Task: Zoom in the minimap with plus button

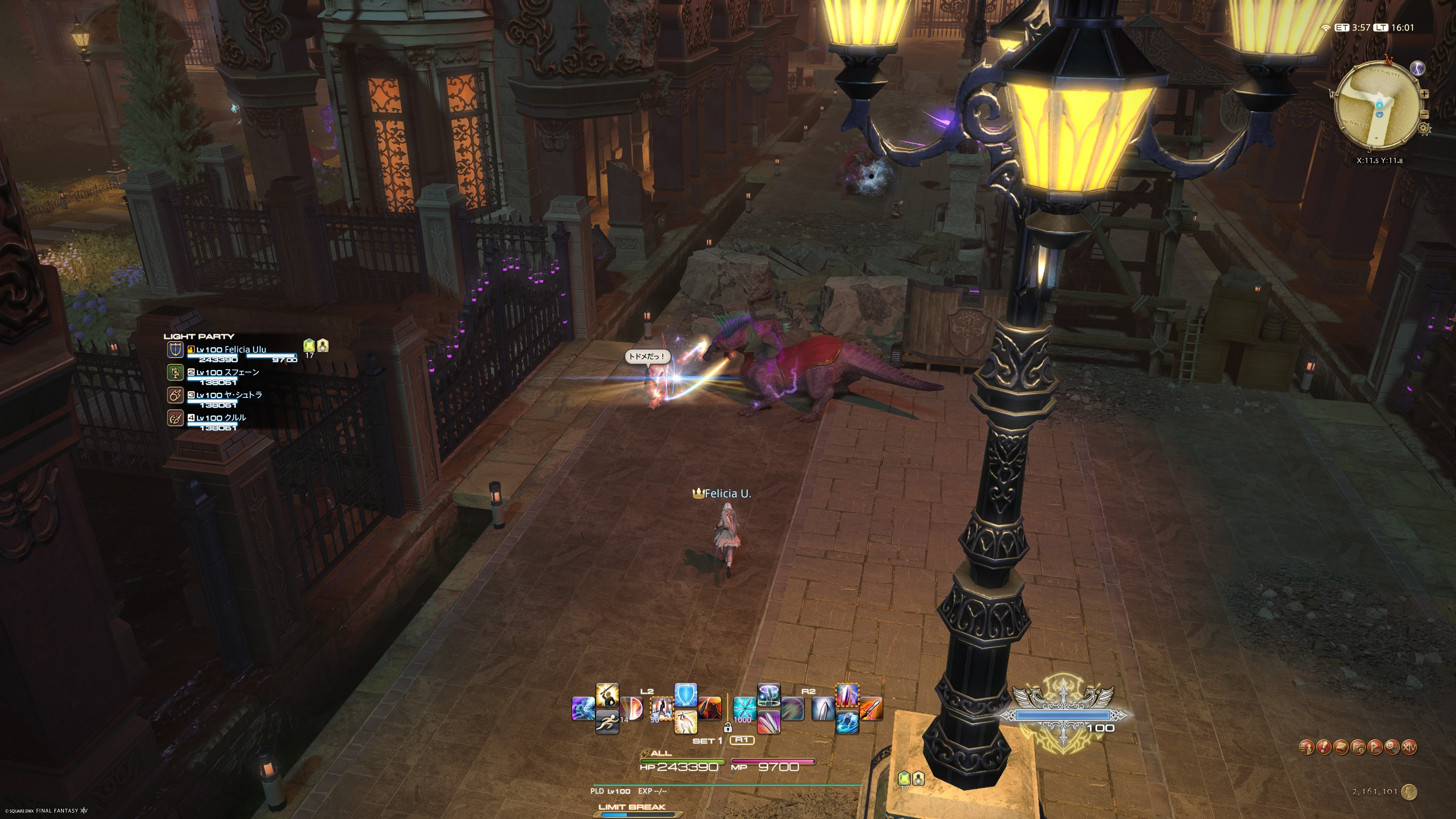Action: [1425, 94]
